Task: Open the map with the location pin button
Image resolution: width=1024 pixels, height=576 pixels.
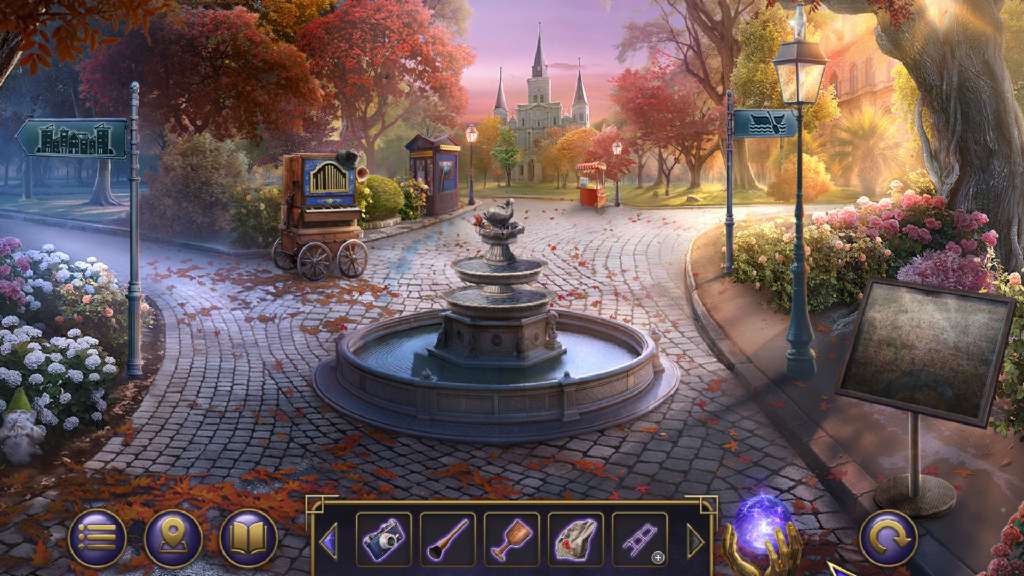Action: click(x=173, y=538)
